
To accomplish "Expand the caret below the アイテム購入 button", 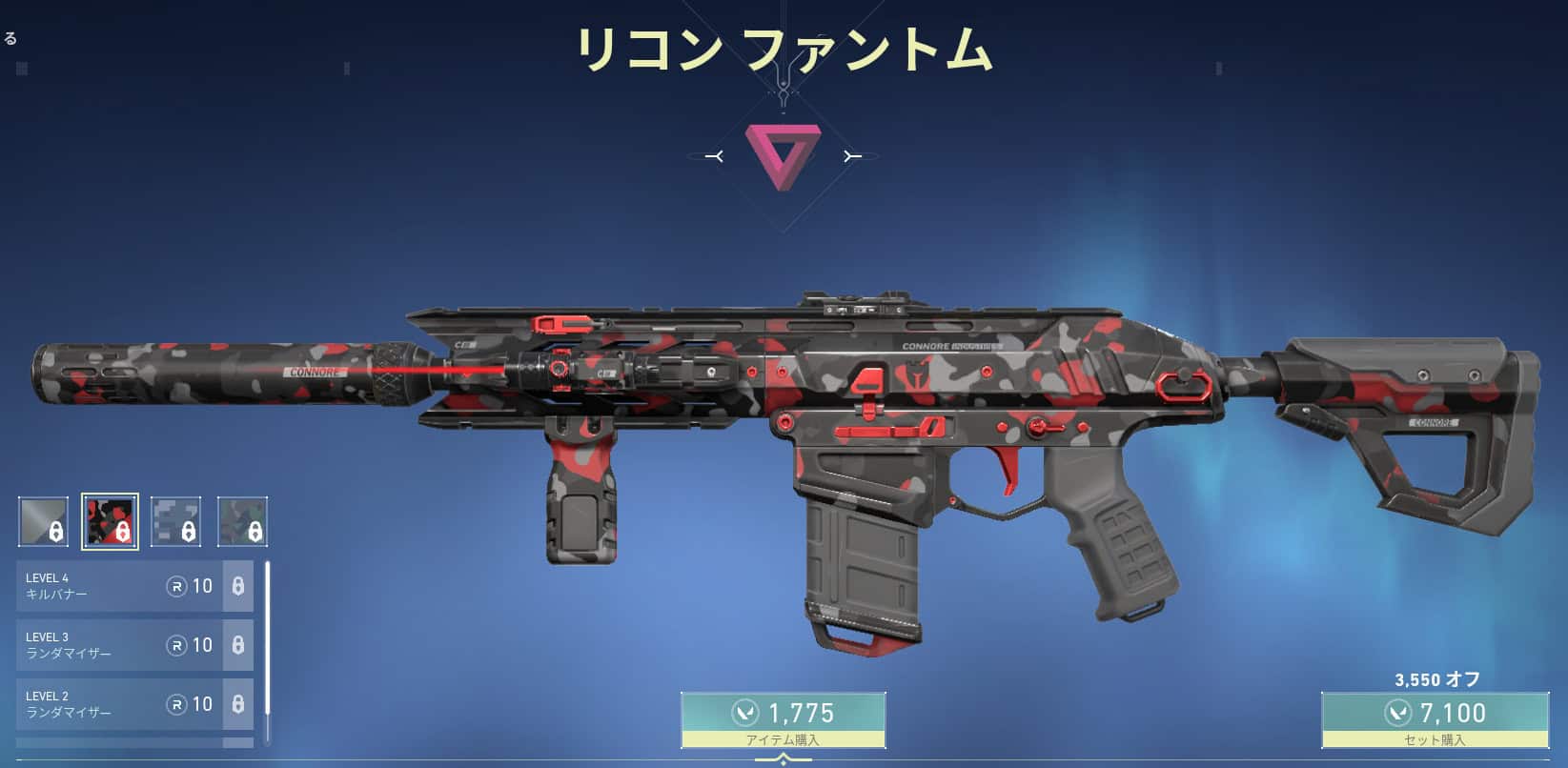I will (784, 758).
